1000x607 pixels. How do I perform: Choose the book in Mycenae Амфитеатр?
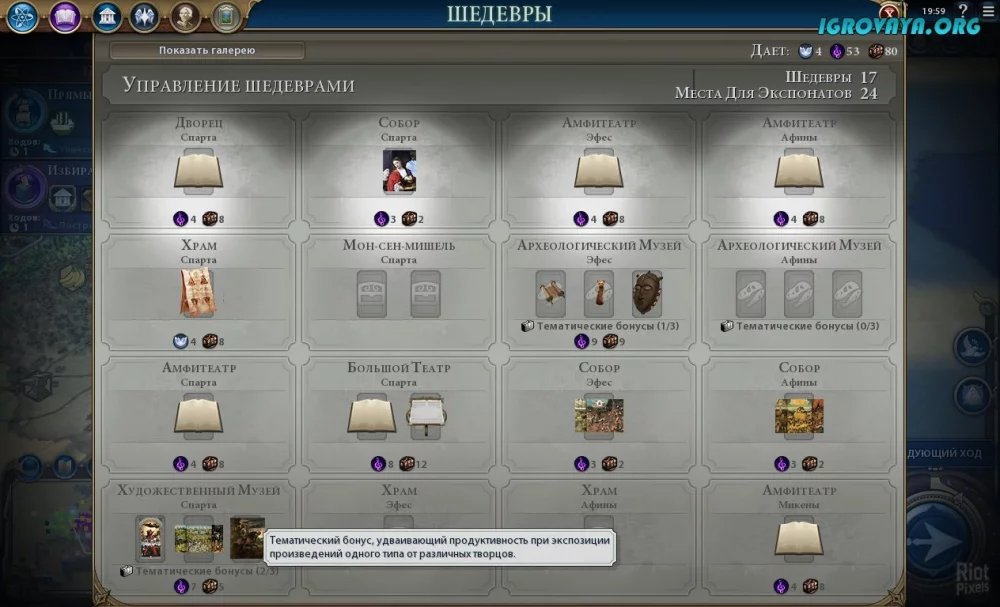click(x=799, y=538)
